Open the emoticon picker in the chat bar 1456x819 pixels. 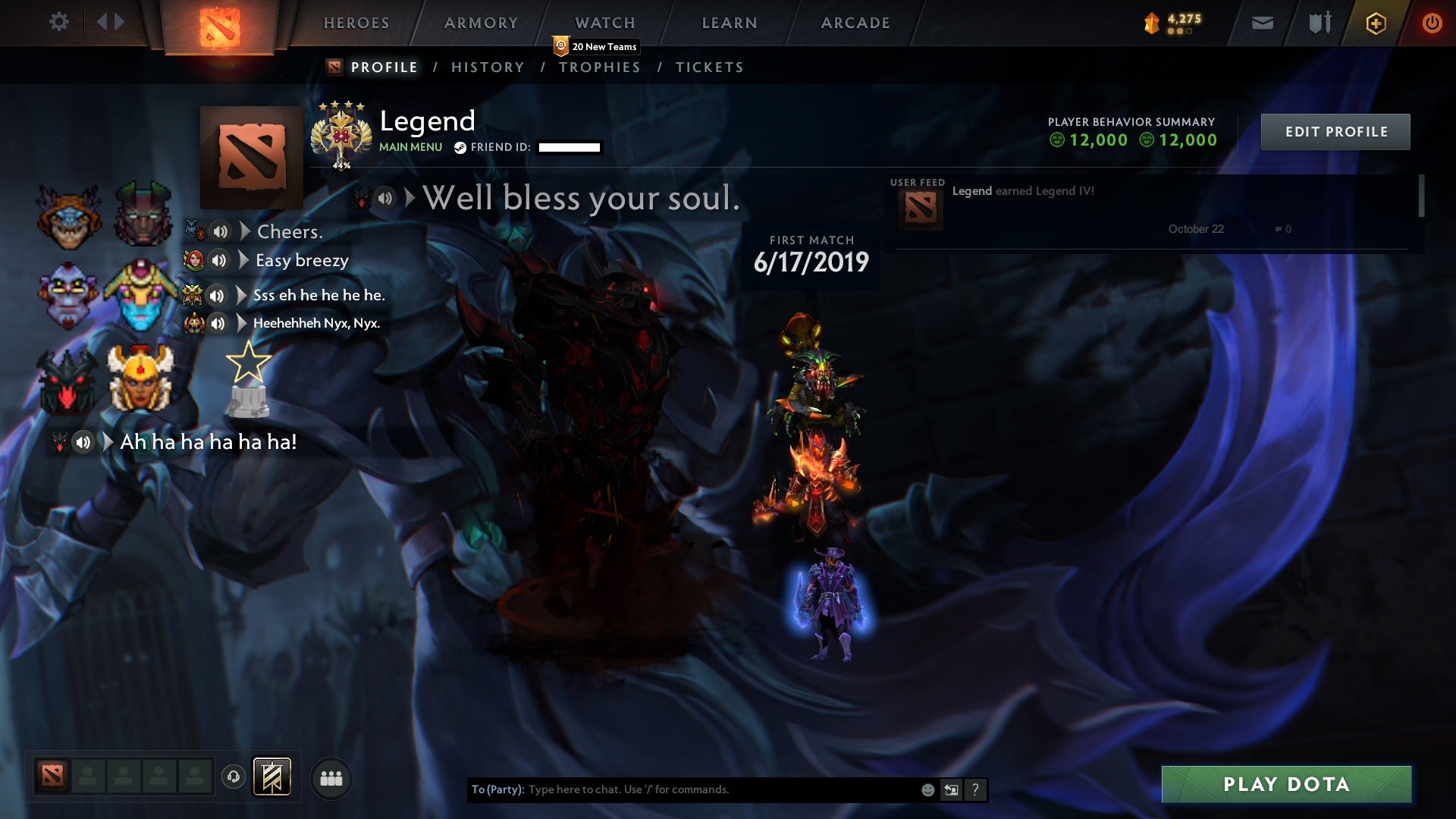click(x=926, y=789)
